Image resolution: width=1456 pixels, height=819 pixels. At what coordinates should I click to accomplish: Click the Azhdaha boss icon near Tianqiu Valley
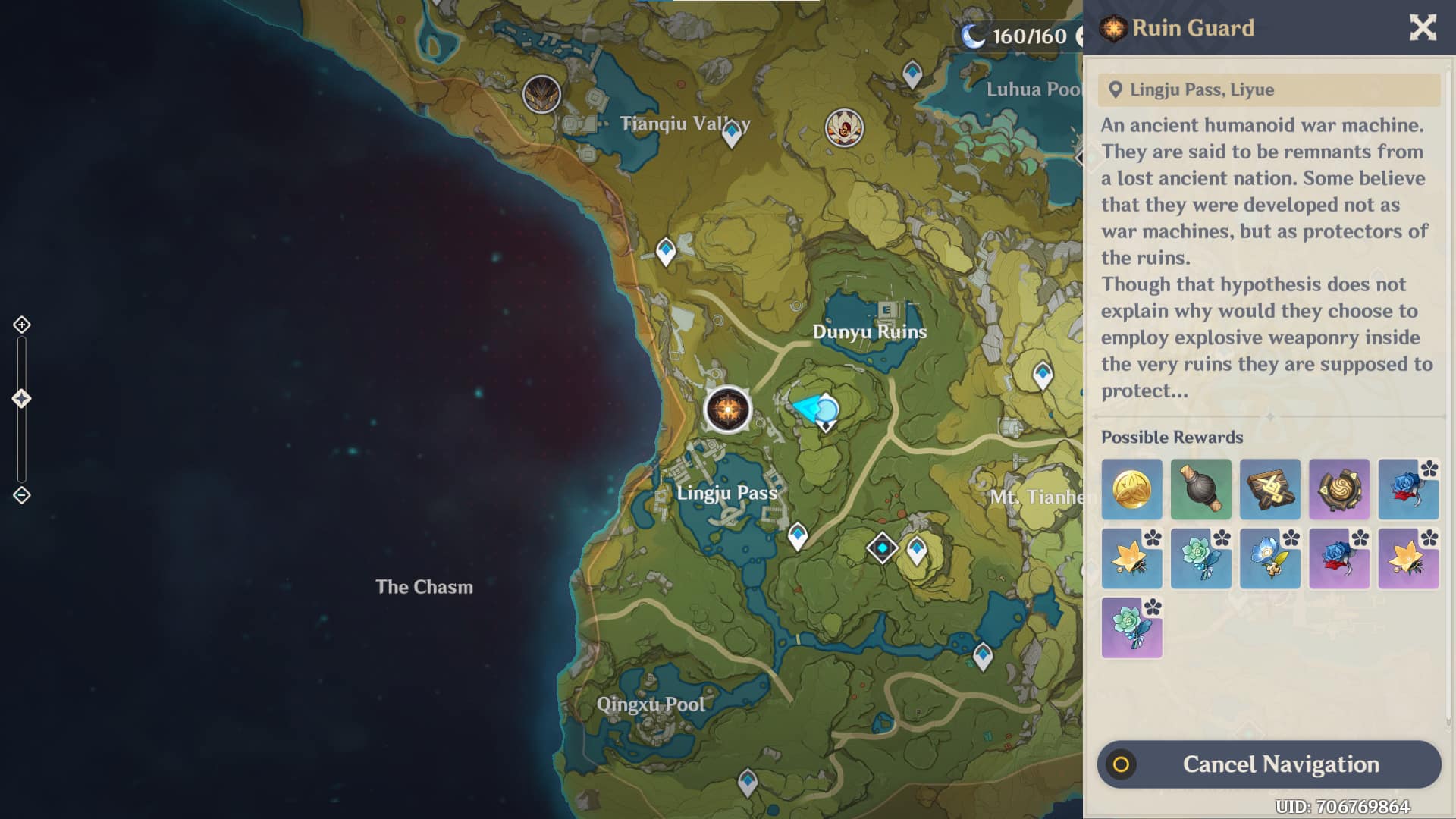(x=541, y=94)
